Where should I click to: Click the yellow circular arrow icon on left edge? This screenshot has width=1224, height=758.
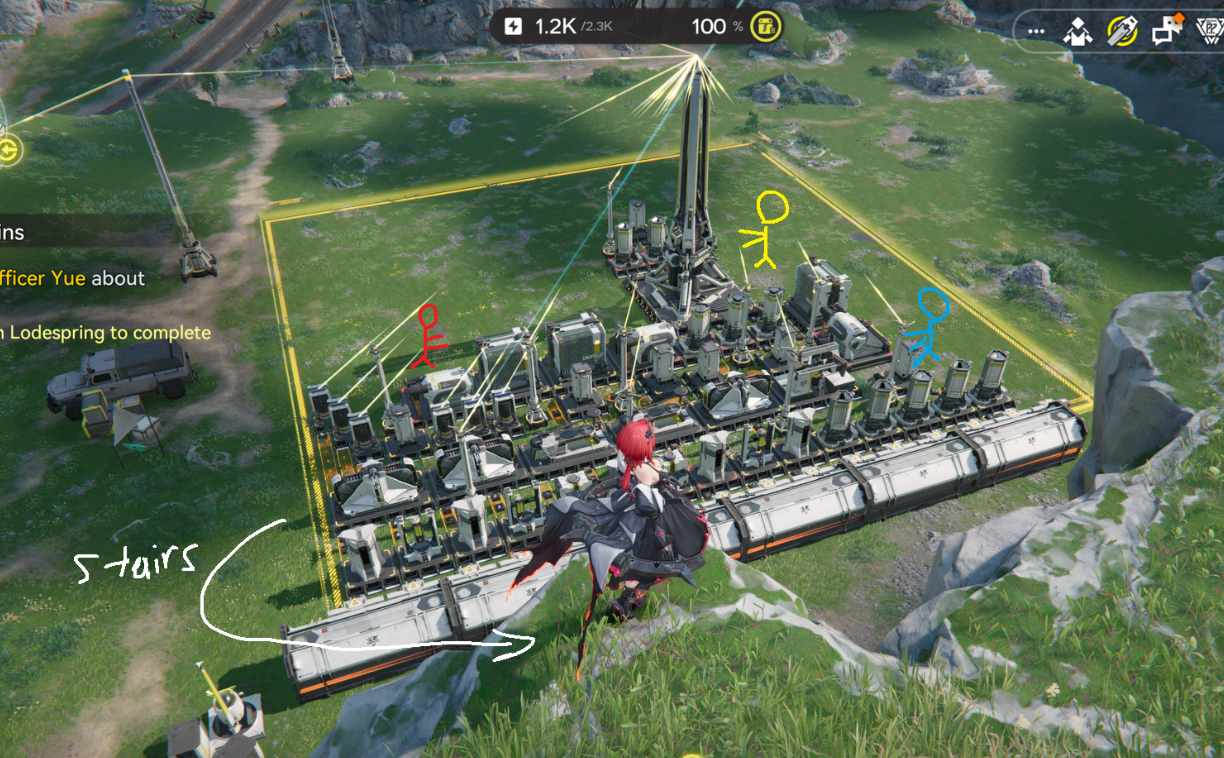coord(10,151)
